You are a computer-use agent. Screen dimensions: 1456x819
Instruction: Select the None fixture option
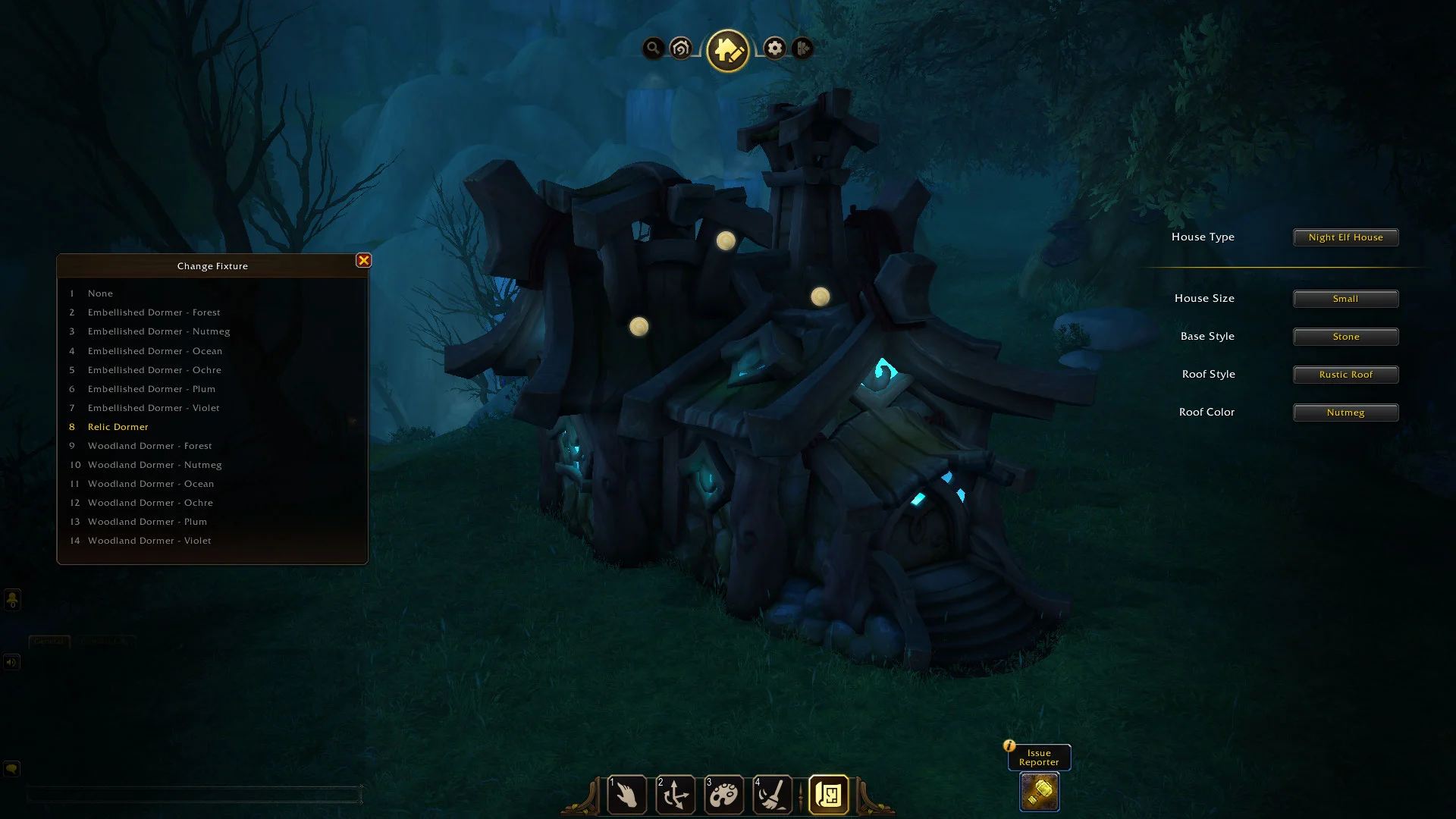tap(100, 293)
